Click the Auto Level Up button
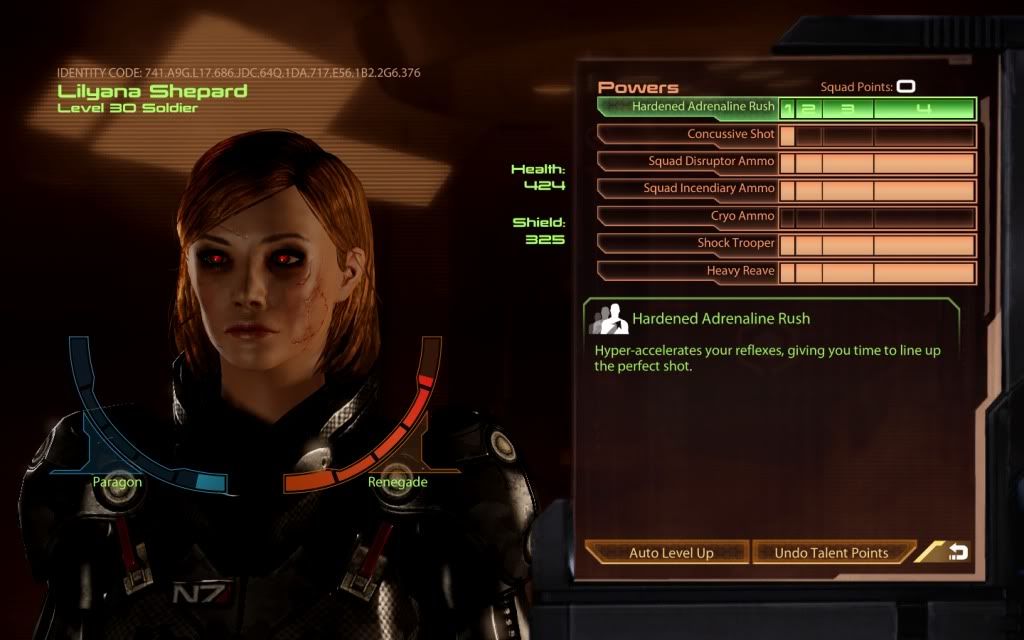Viewport: 1024px width, 640px height. point(666,553)
